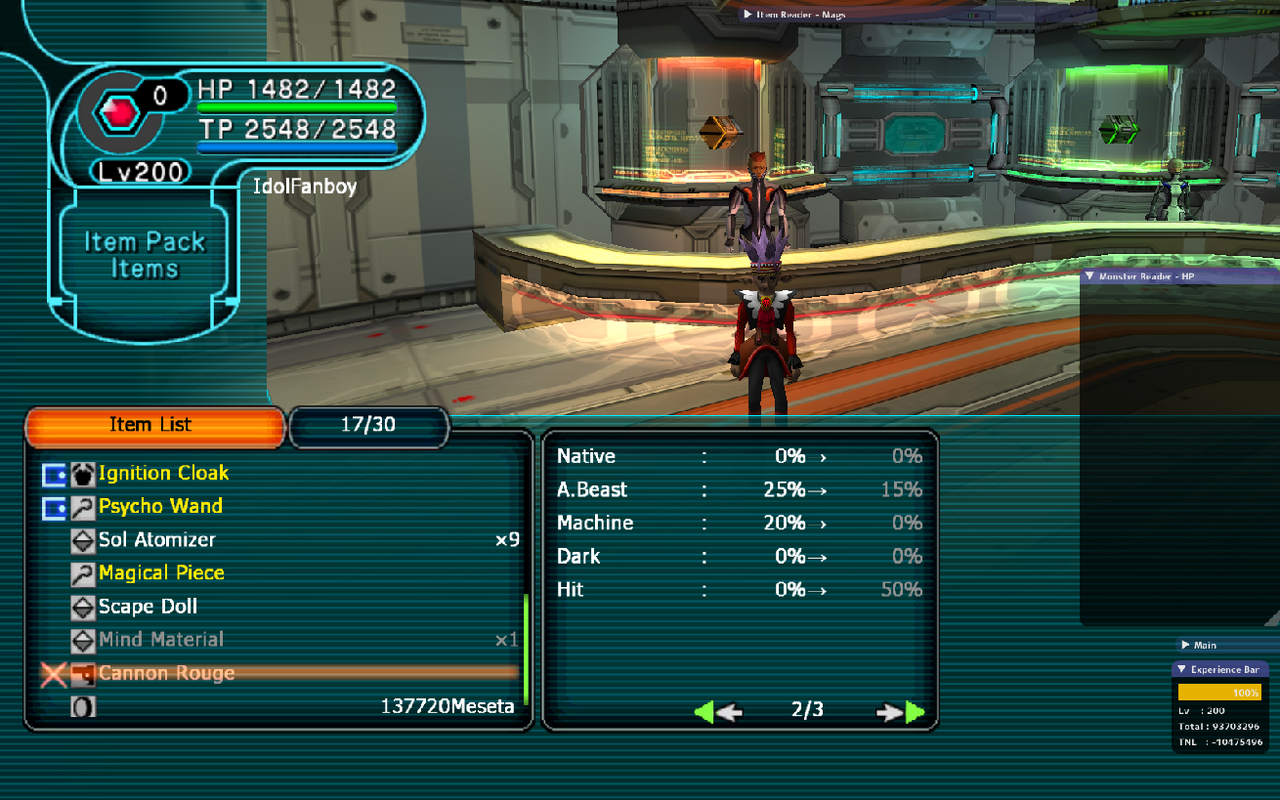Select the highlighted Cannon Rouge weapon
1280x800 pixels.
coord(167,673)
